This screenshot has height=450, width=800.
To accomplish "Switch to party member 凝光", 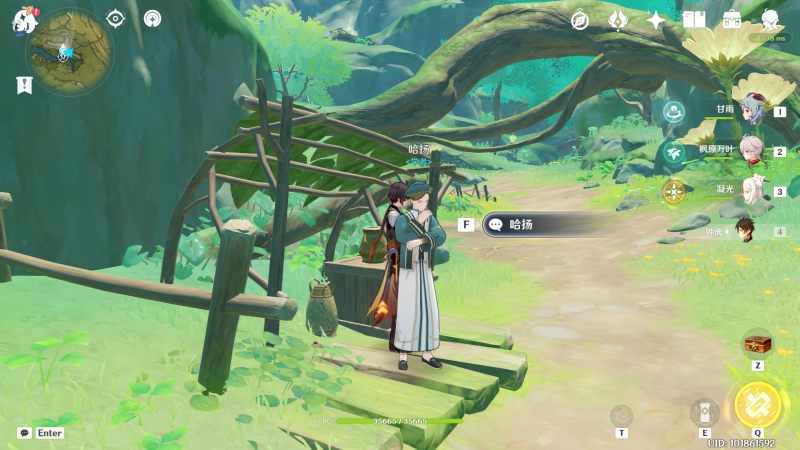I will click(750, 190).
